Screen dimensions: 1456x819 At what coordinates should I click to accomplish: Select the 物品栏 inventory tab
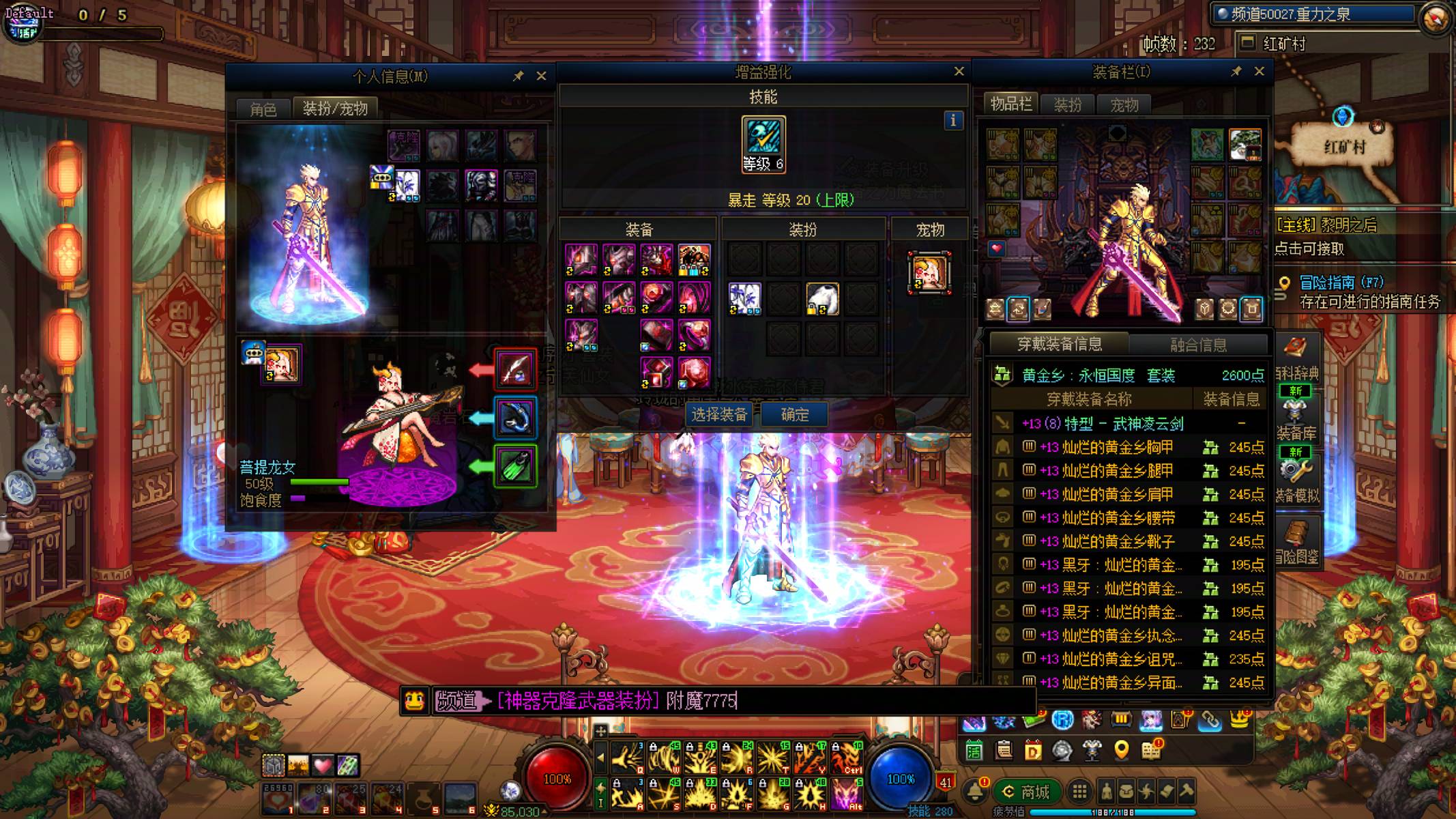(1010, 104)
